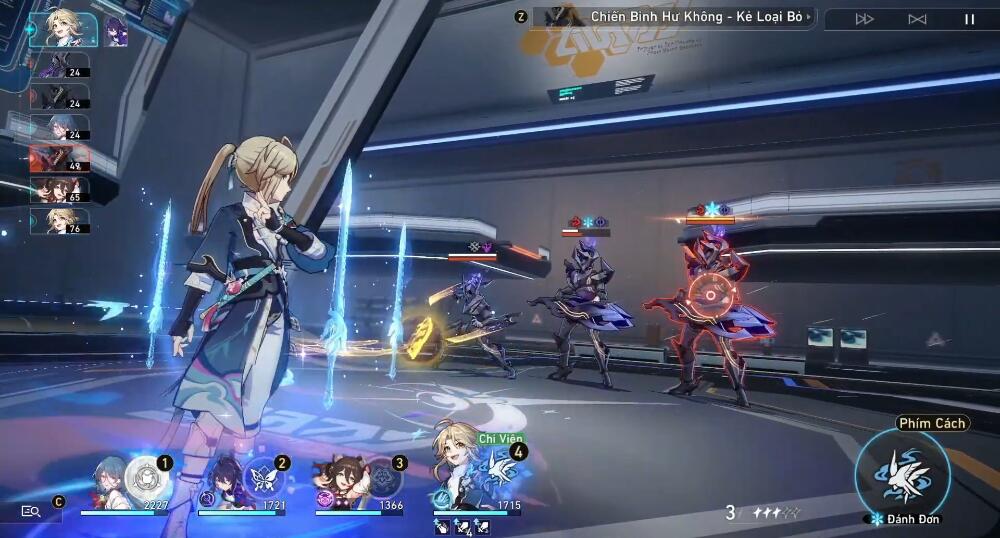Select the turn order entry numbered 65
Screen dimensions: 1000x538
[x=60, y=189]
